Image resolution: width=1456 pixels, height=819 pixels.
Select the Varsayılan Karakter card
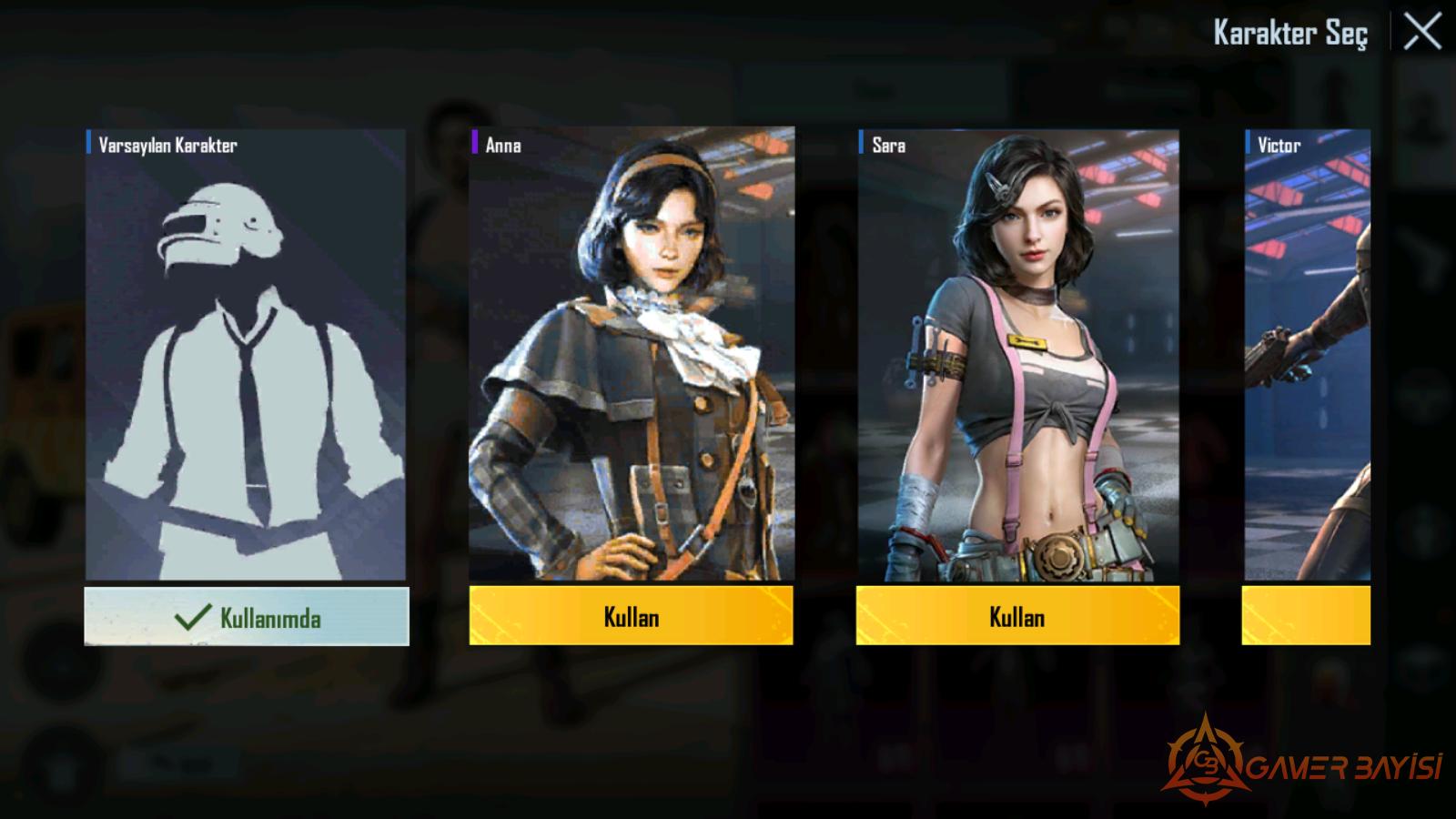(x=246, y=355)
